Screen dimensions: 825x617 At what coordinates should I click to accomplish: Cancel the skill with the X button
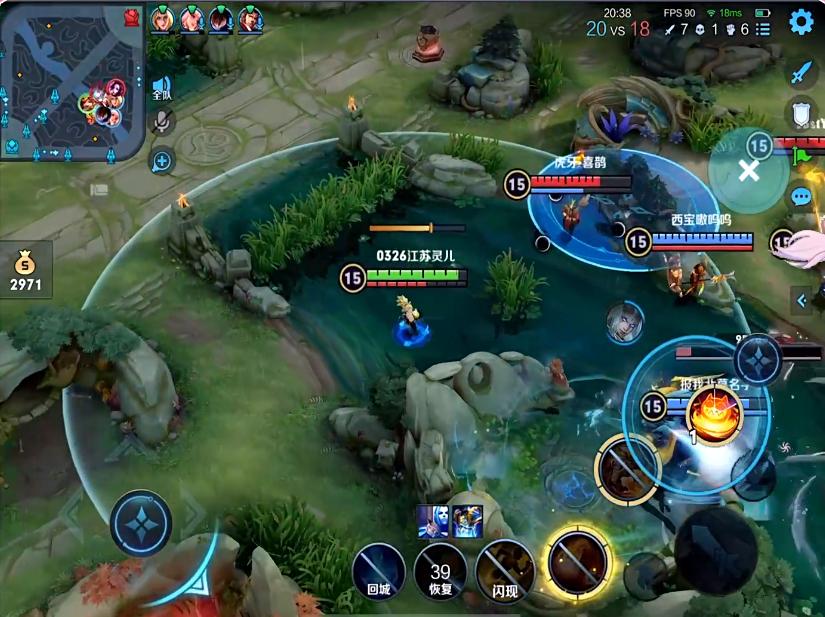pos(749,169)
